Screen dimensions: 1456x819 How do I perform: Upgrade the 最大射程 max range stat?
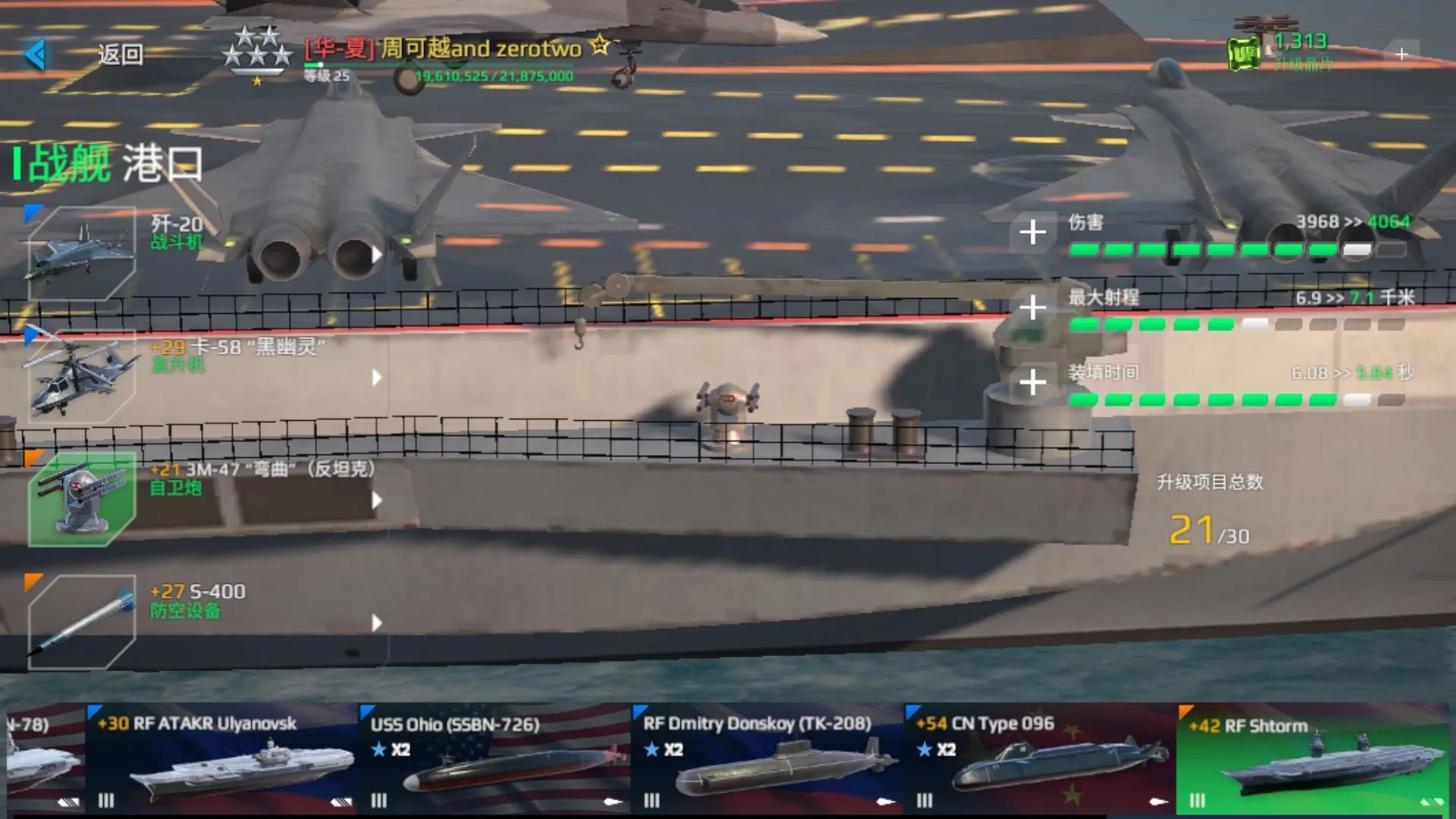pos(1032,307)
